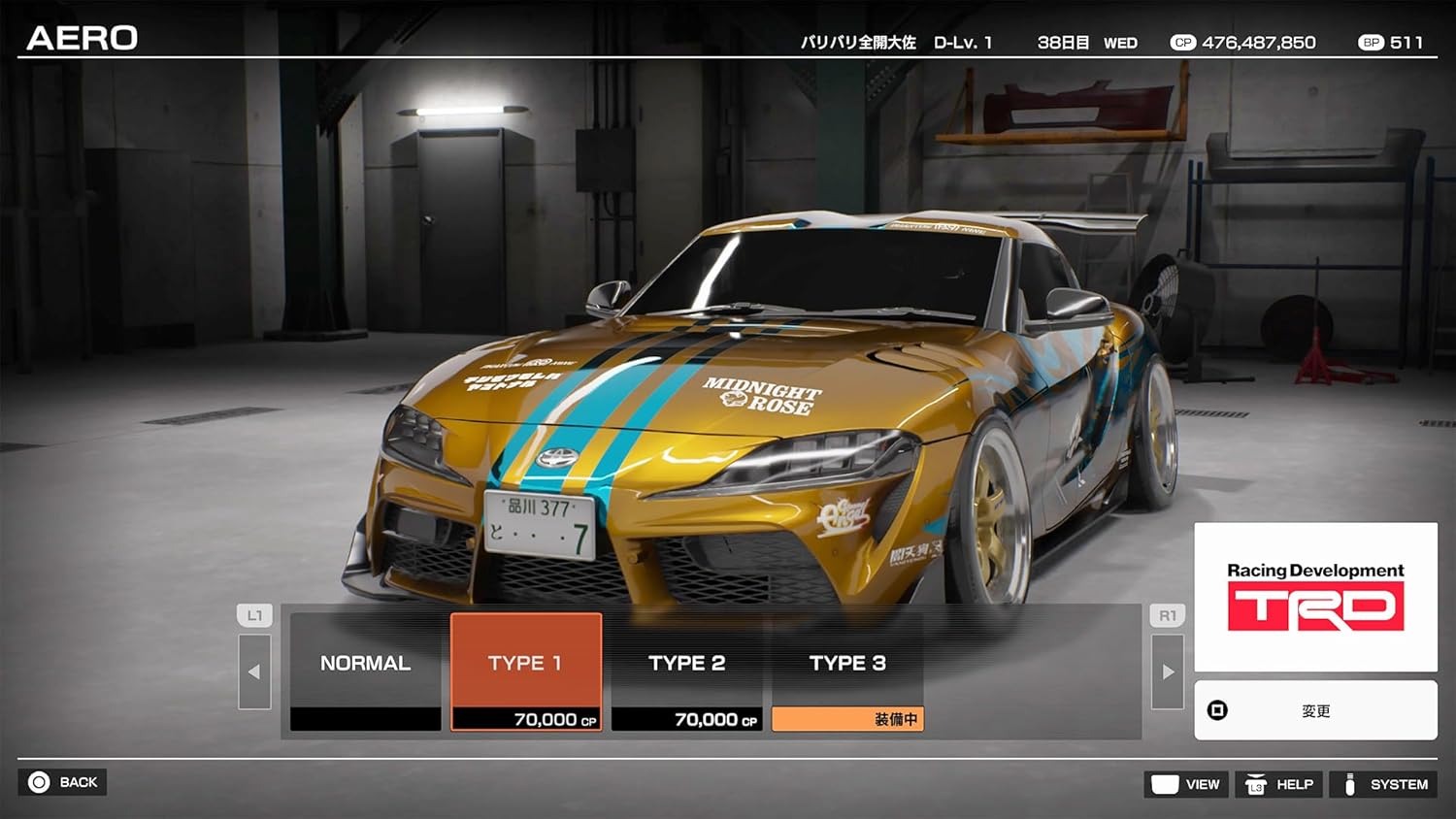The height and width of the screenshot is (819, 1456).
Task: Open the AERO menu title
Action: coord(83,37)
